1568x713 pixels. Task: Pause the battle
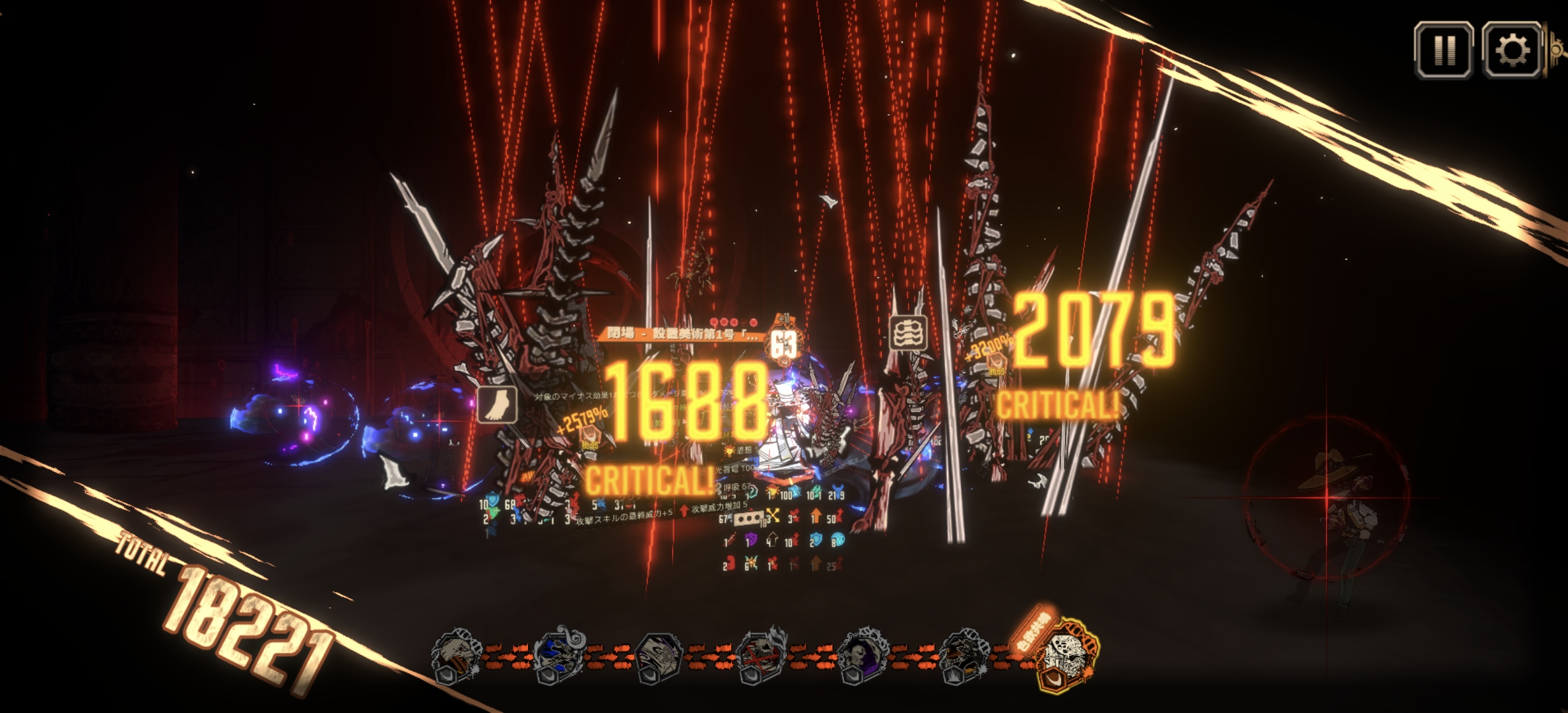(x=1443, y=50)
